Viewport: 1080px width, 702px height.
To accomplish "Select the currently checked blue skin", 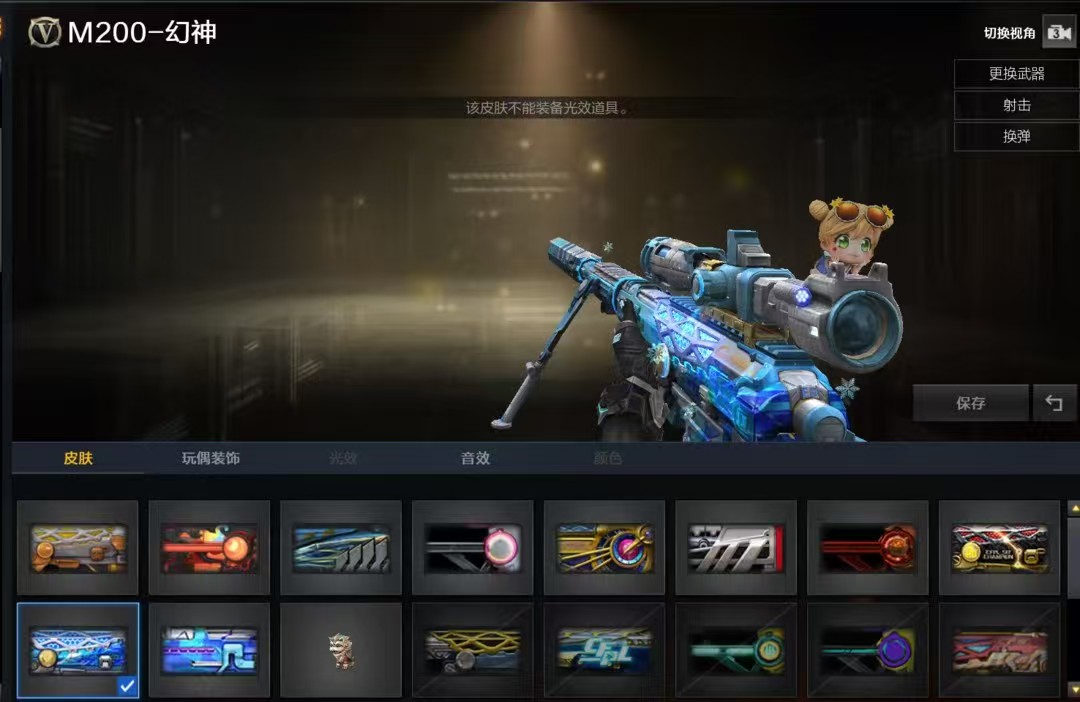I will click(x=78, y=650).
